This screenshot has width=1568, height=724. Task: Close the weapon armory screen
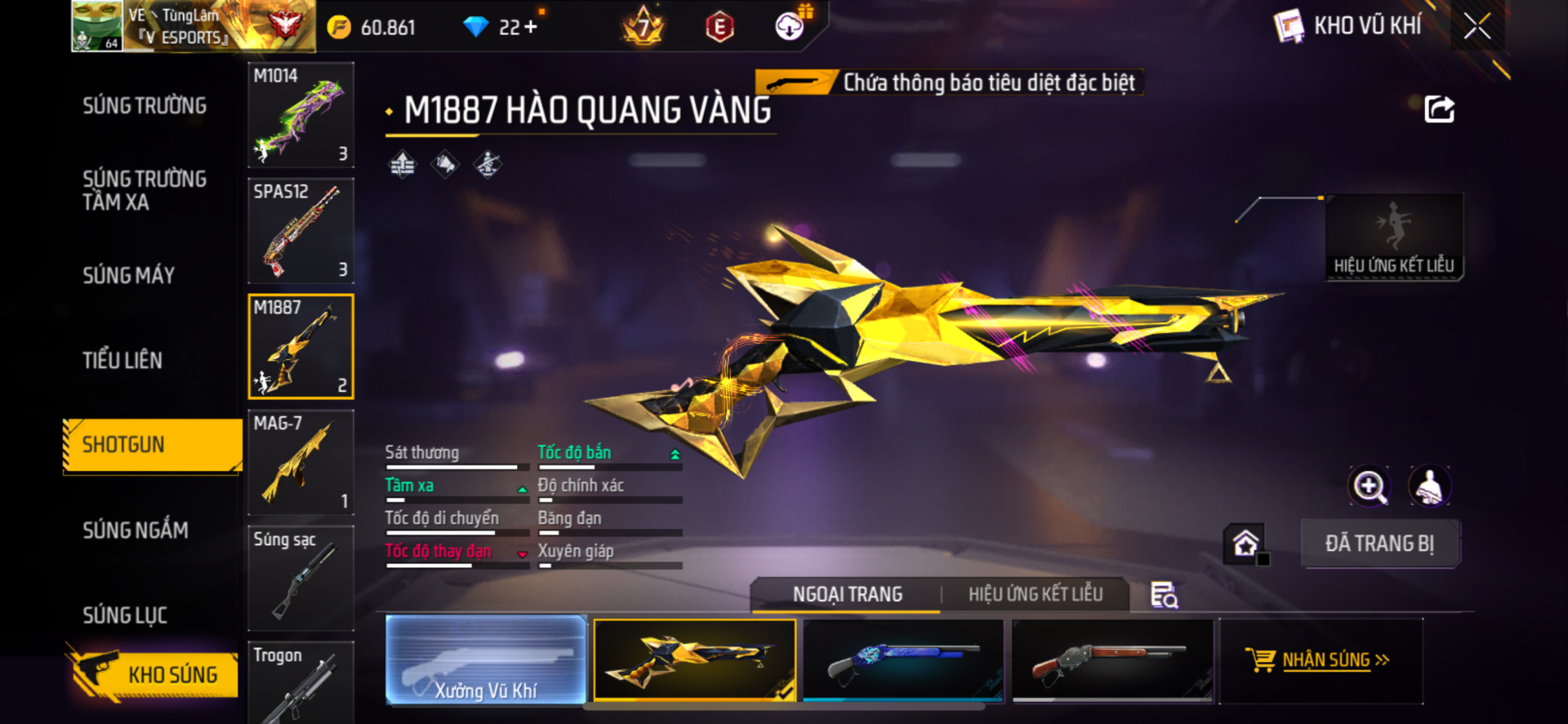point(1477,26)
